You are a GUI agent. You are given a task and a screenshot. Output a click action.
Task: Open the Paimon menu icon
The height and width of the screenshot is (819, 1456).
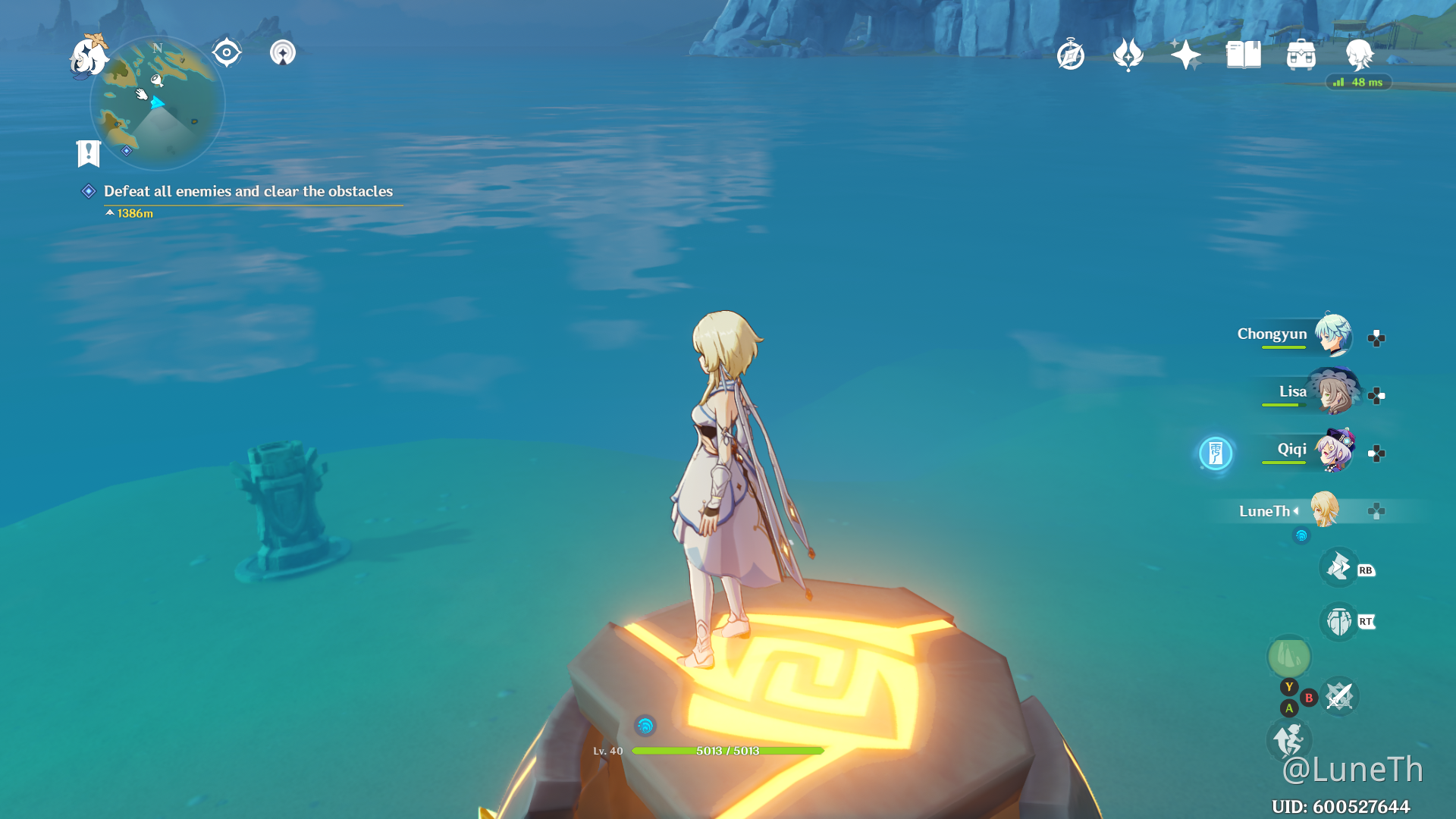click(89, 57)
